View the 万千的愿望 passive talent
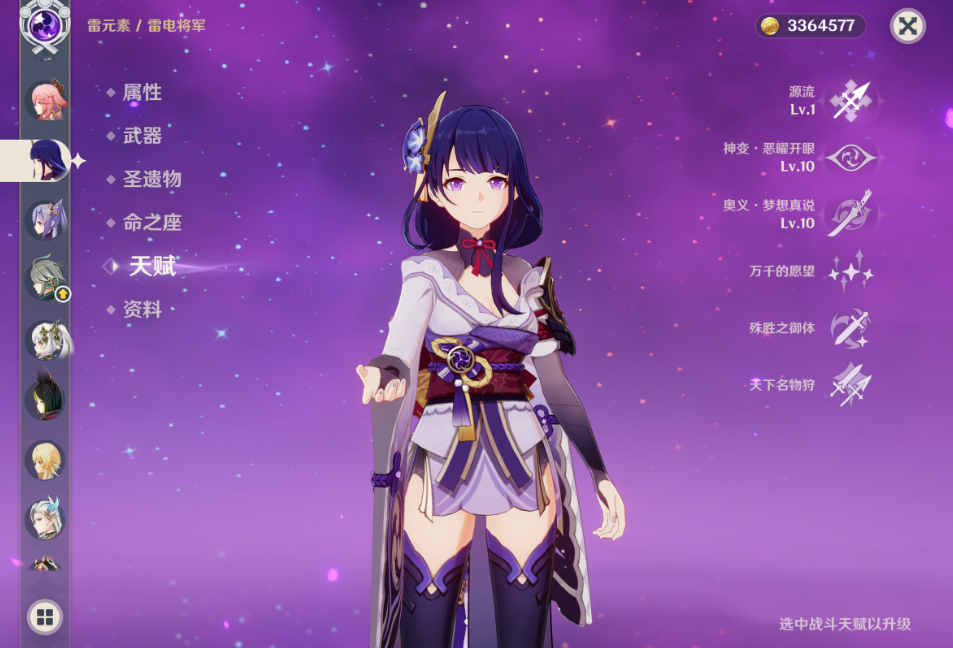The width and height of the screenshot is (953, 648). (x=850, y=271)
